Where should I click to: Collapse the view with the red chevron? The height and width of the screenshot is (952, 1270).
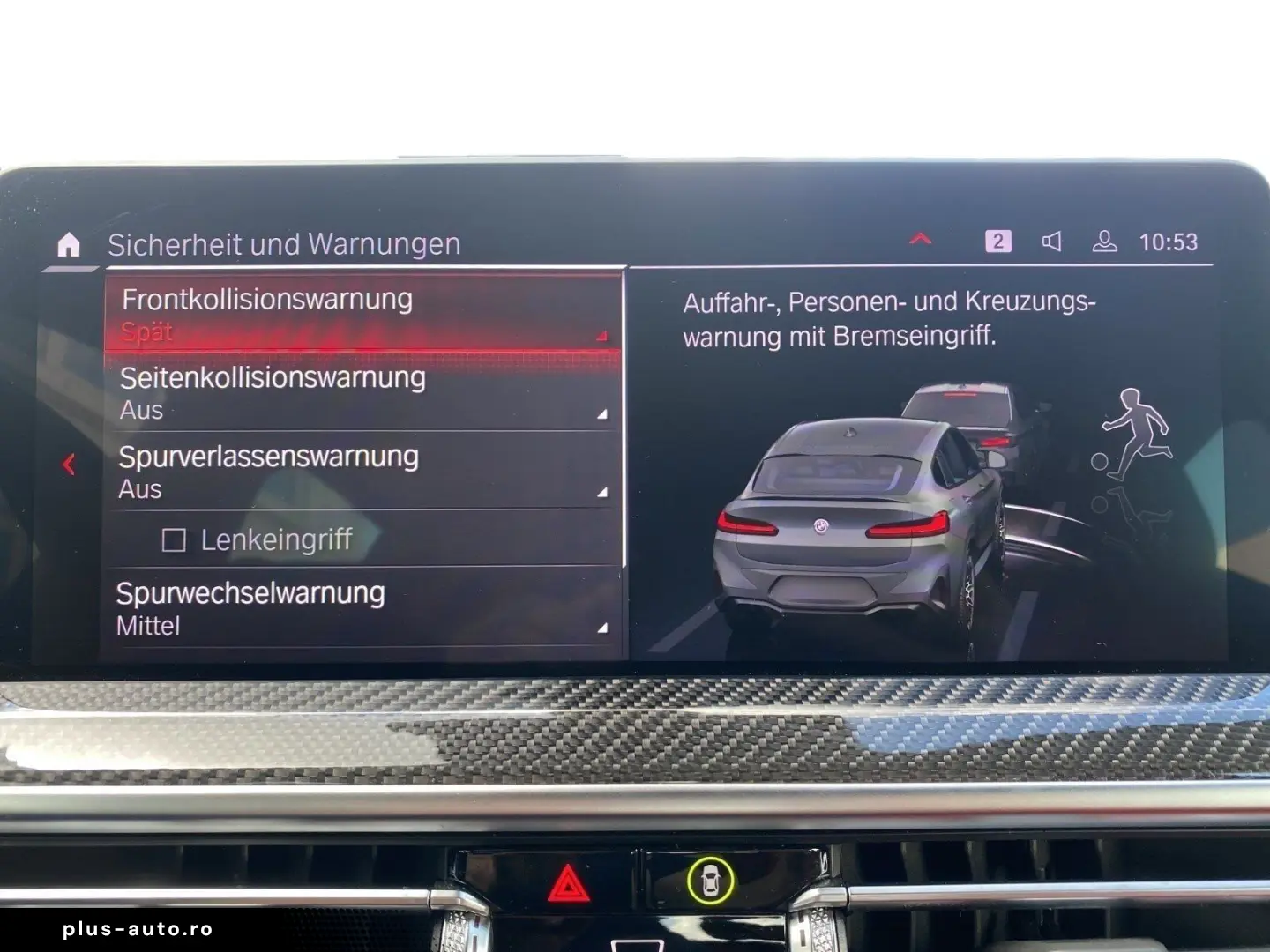coord(922,238)
